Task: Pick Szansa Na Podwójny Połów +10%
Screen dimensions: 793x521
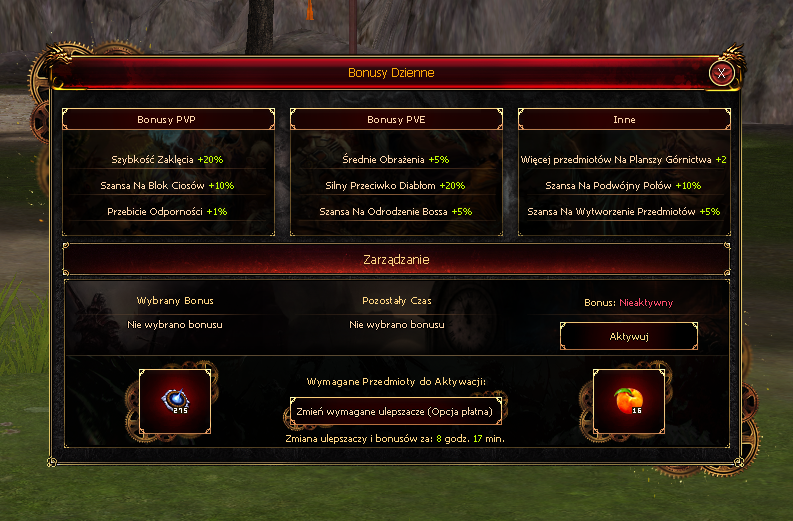Action: [x=624, y=185]
